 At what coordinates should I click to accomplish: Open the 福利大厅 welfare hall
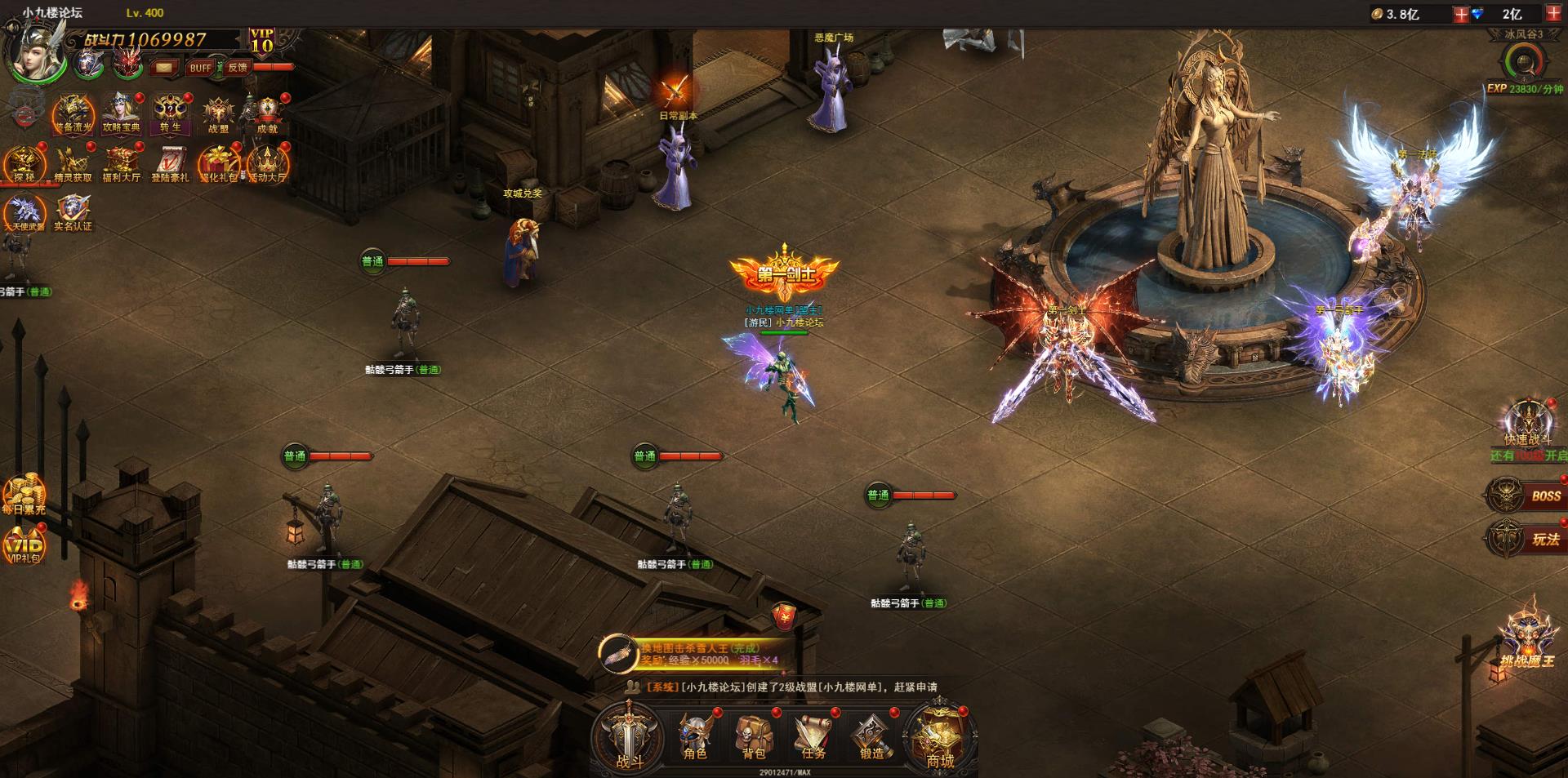(121, 163)
